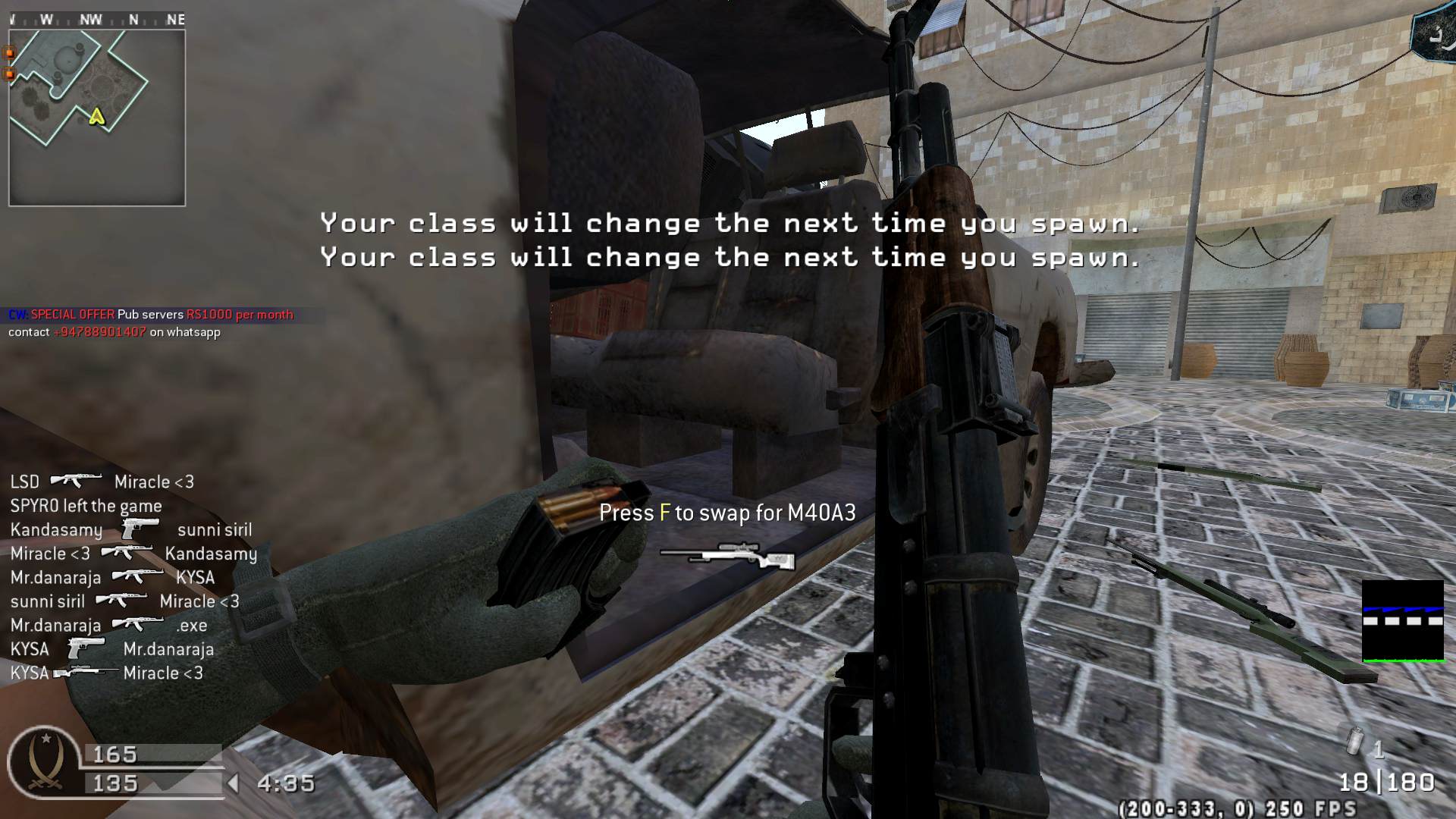Click the SPYRO left the game message
This screenshot has height=819, width=1456.
[x=86, y=506]
